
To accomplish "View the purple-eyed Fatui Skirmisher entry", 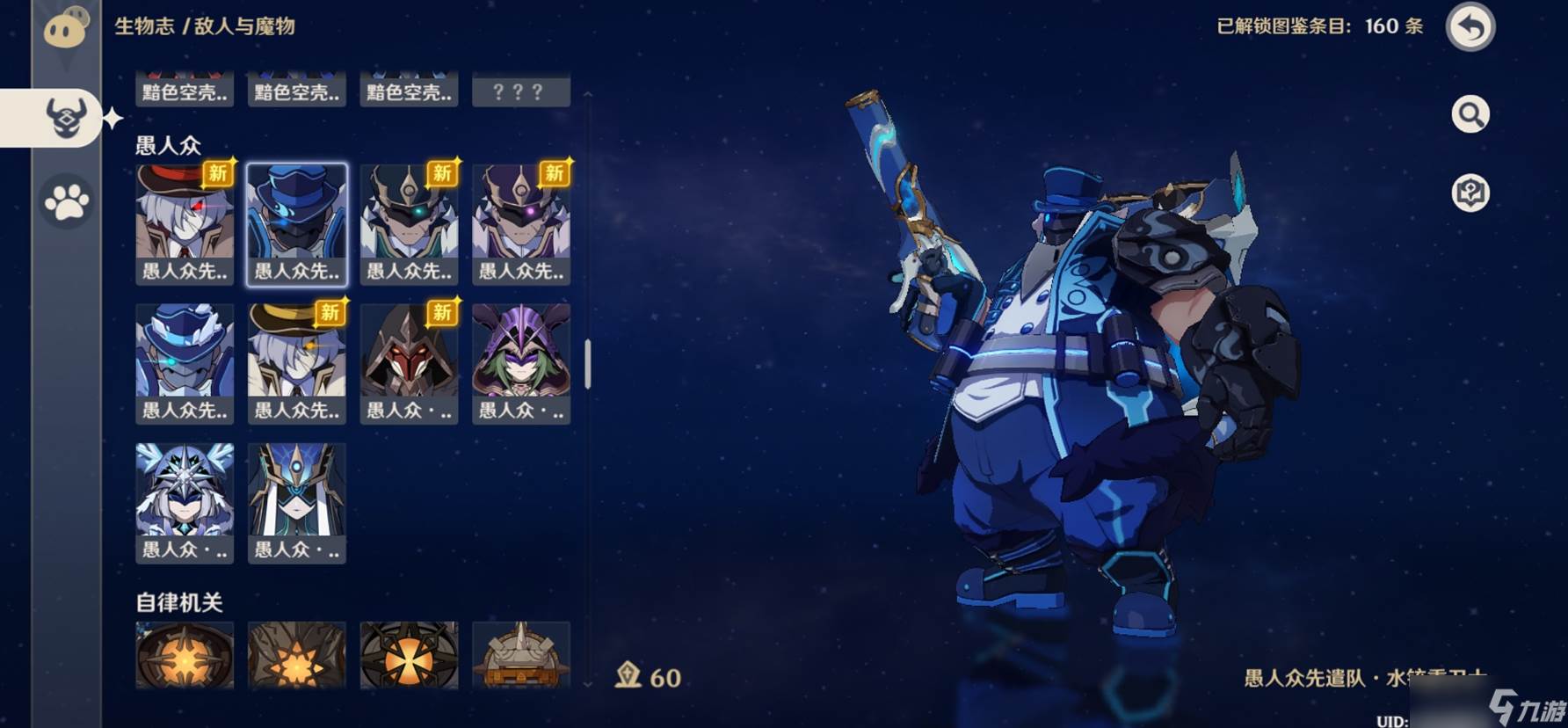I will coord(521,223).
